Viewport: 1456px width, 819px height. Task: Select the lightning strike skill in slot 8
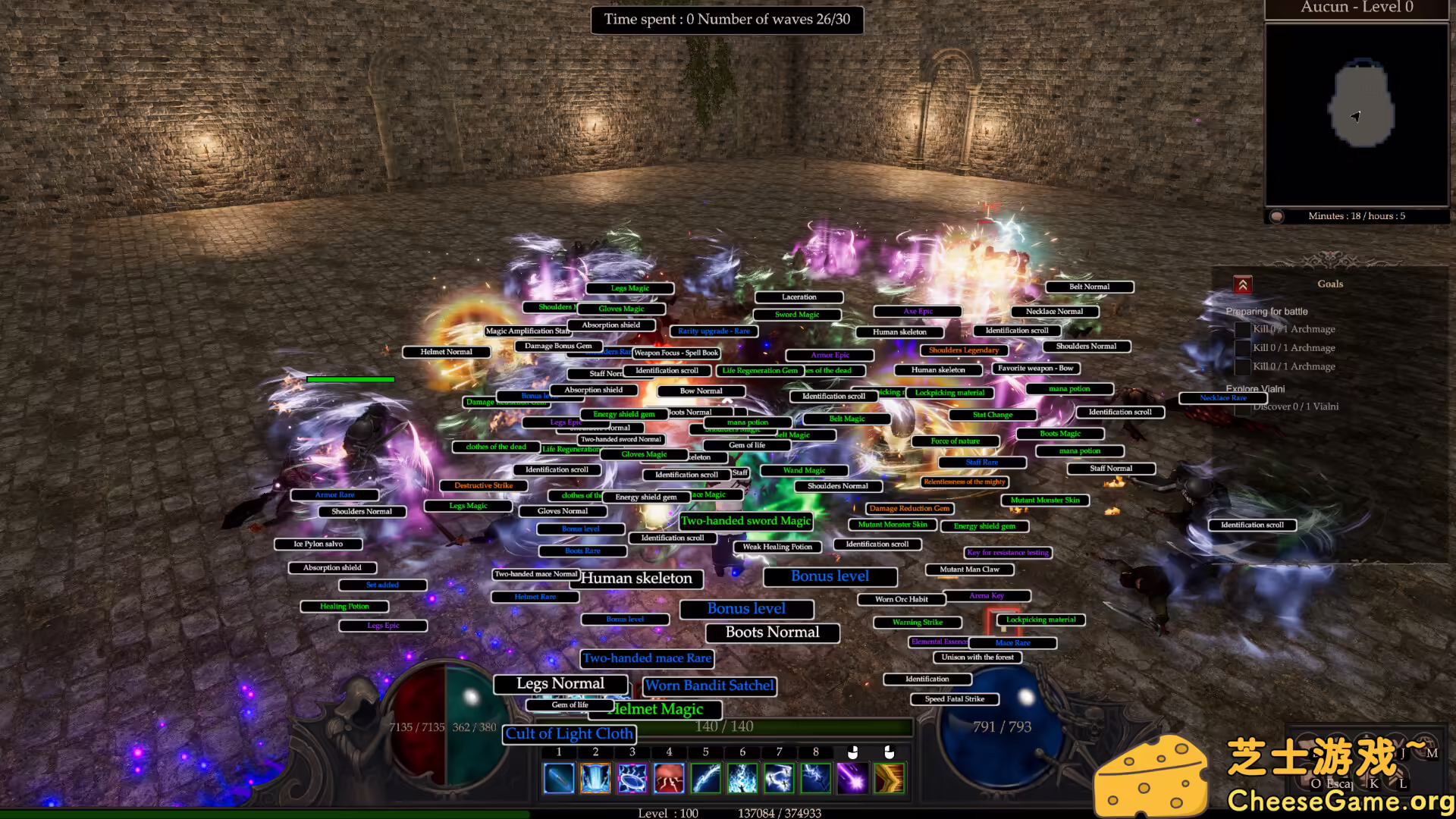tap(815, 778)
